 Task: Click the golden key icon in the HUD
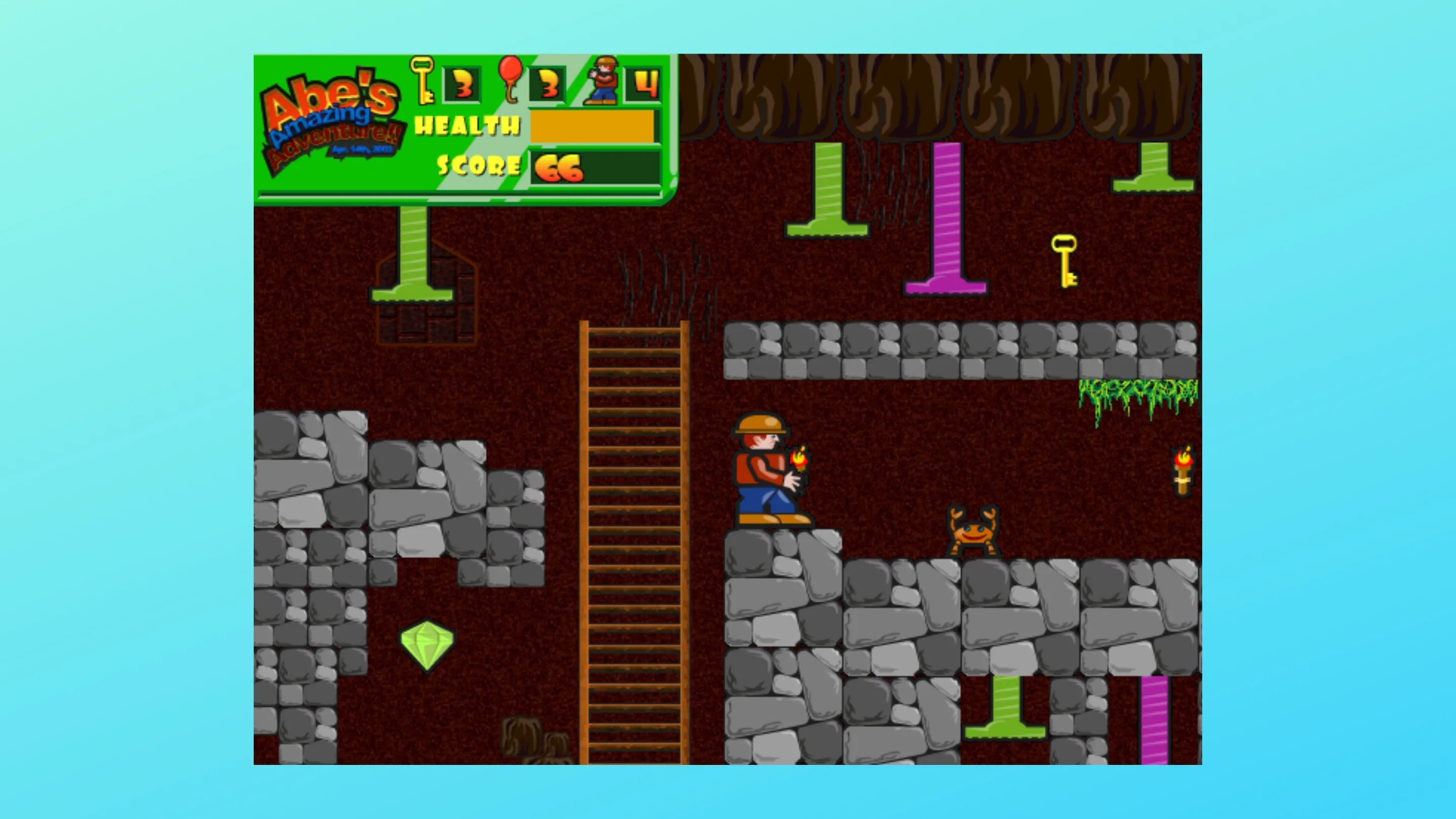(x=422, y=80)
